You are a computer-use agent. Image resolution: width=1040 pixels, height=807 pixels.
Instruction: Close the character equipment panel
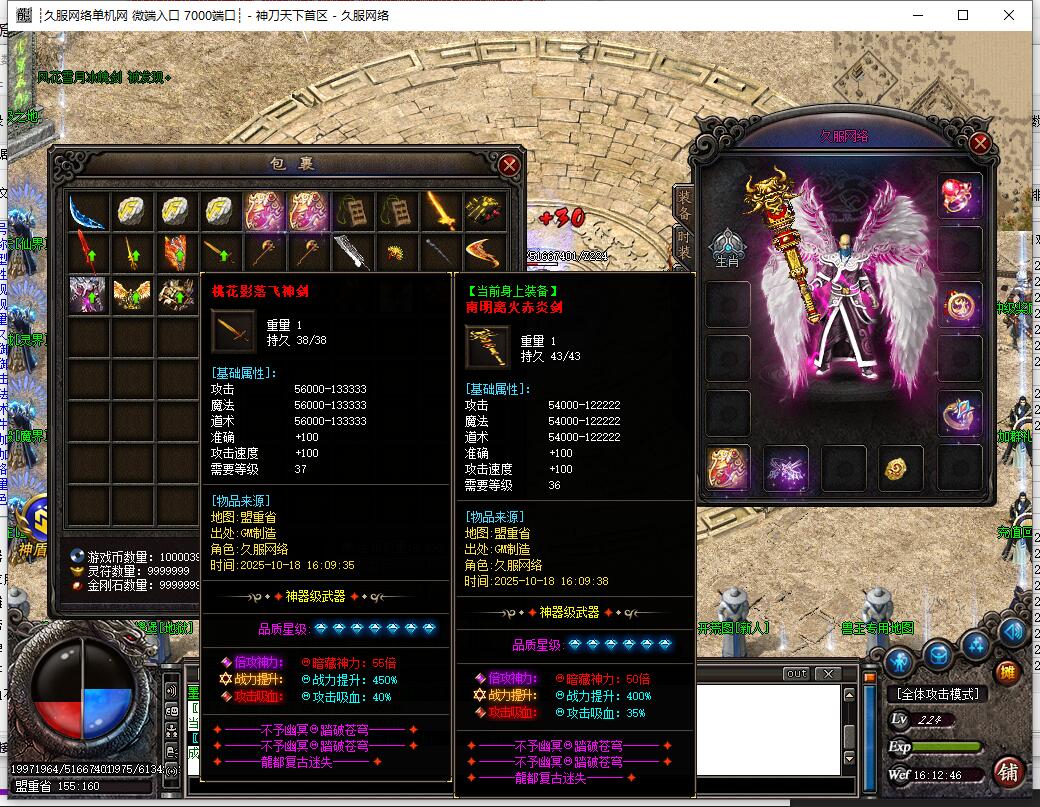click(x=979, y=143)
